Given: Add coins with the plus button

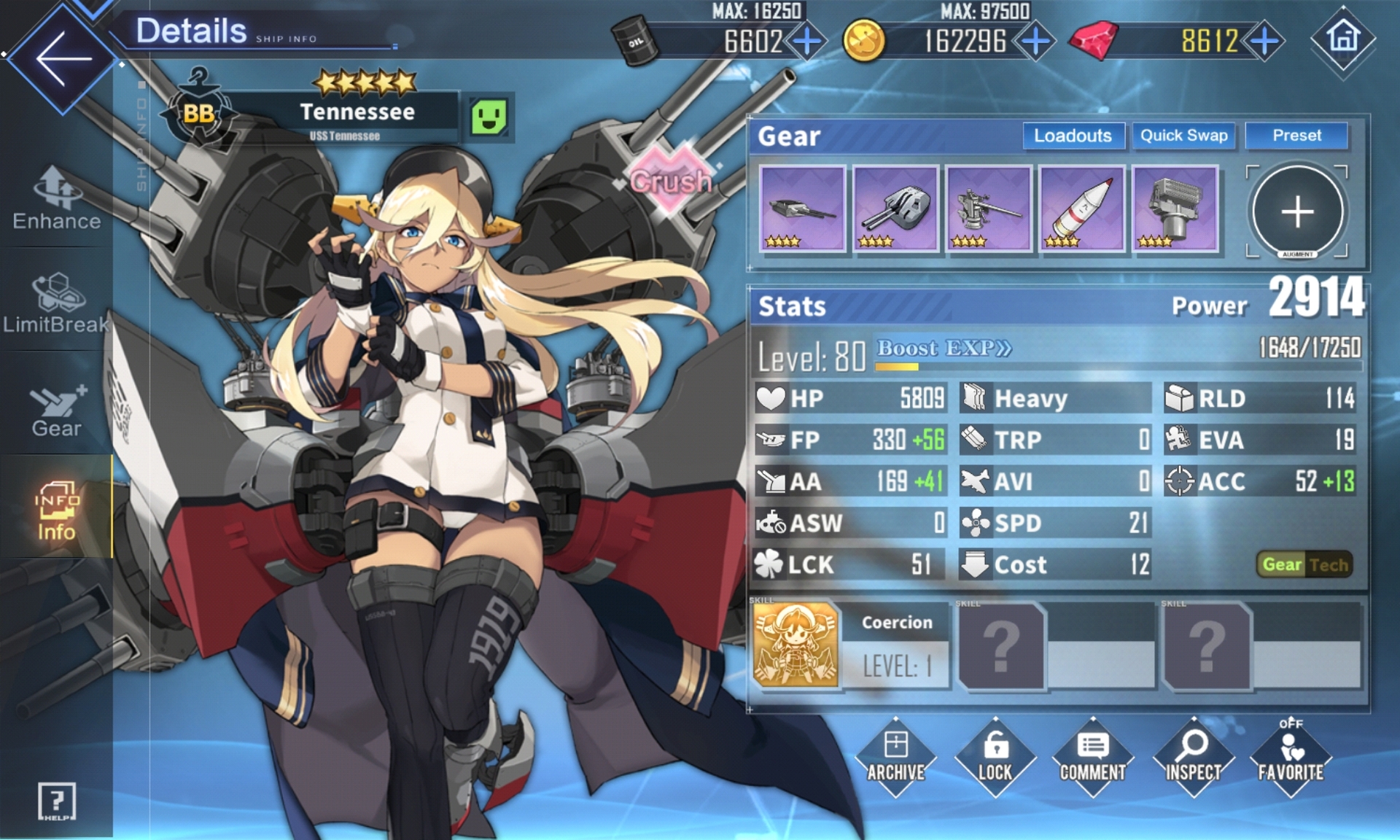Looking at the screenshot, I should pyautogui.click(x=1035, y=42).
